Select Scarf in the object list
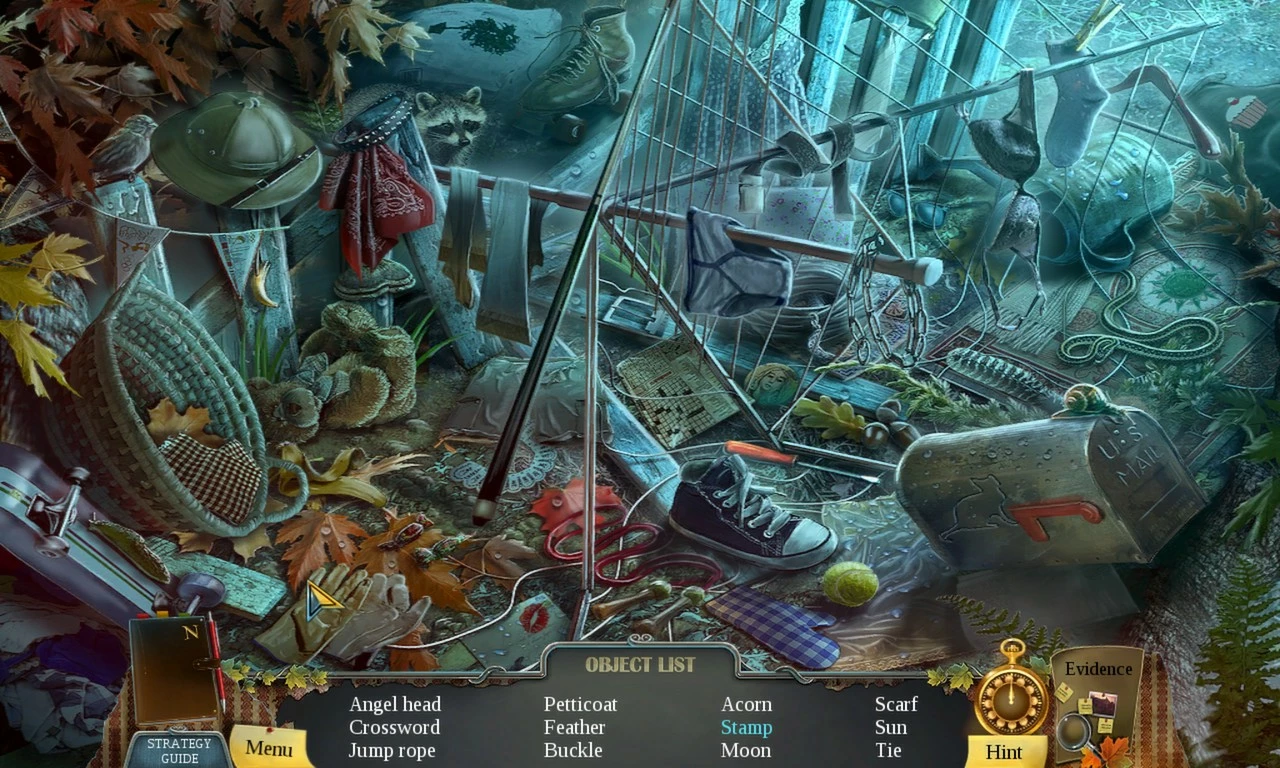This screenshot has height=768, width=1280. click(896, 704)
